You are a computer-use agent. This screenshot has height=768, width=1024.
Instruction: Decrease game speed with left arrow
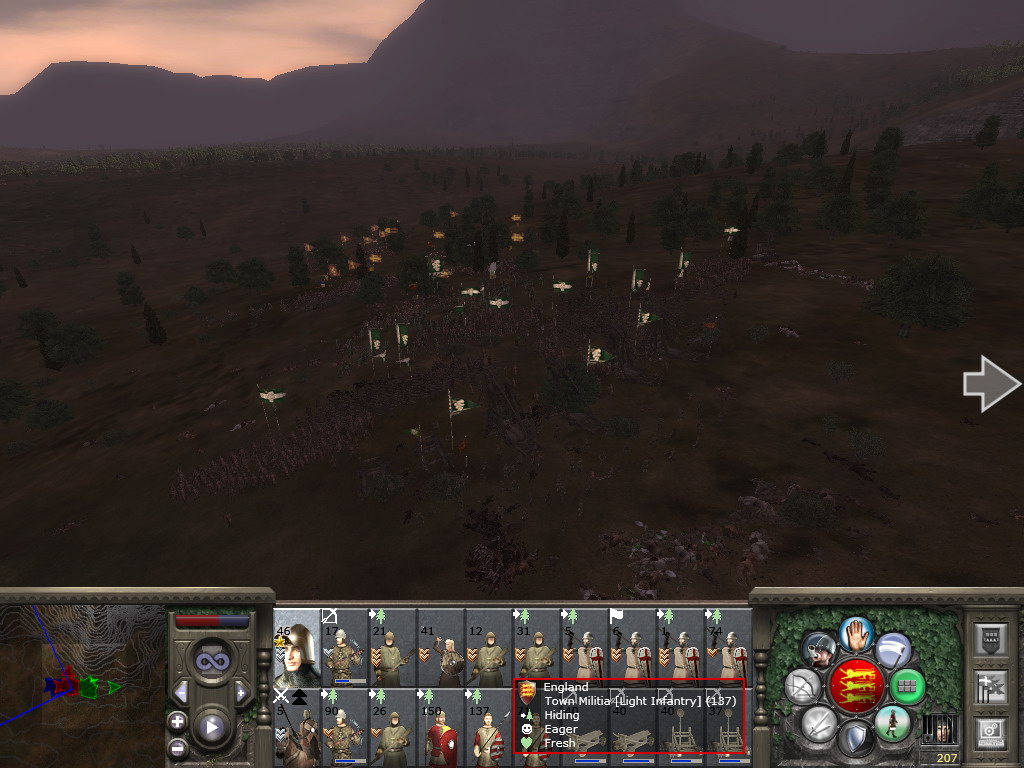pyautogui.click(x=181, y=692)
